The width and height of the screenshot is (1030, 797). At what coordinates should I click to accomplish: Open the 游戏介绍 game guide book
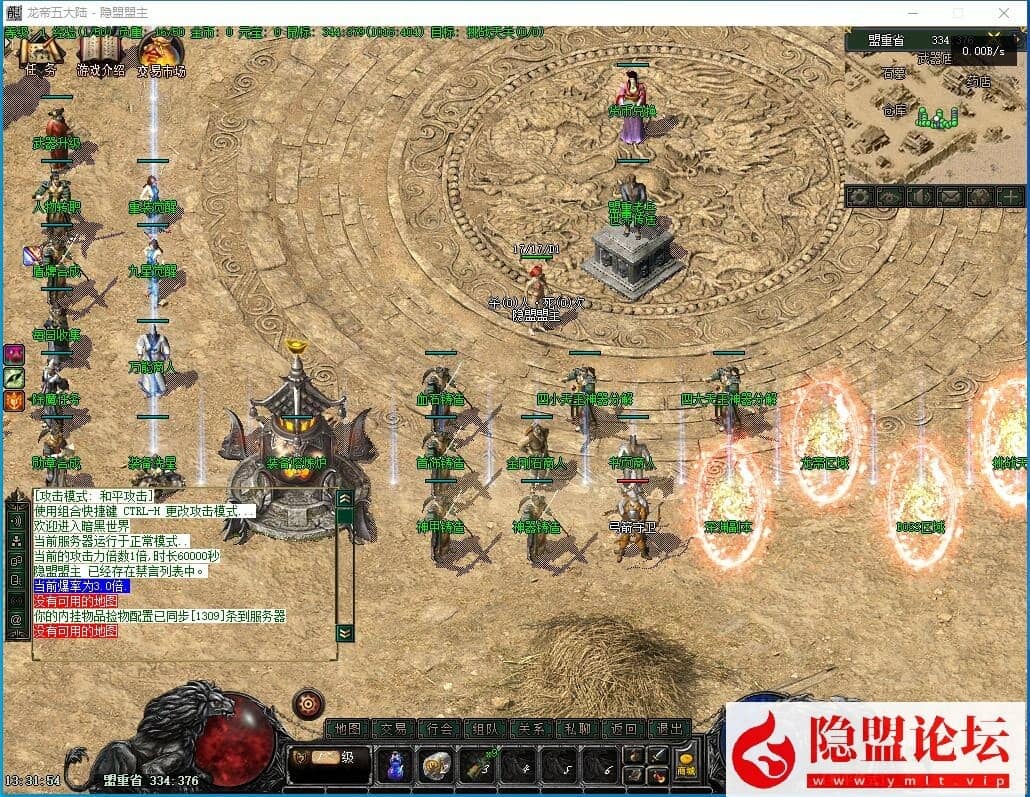click(100, 54)
